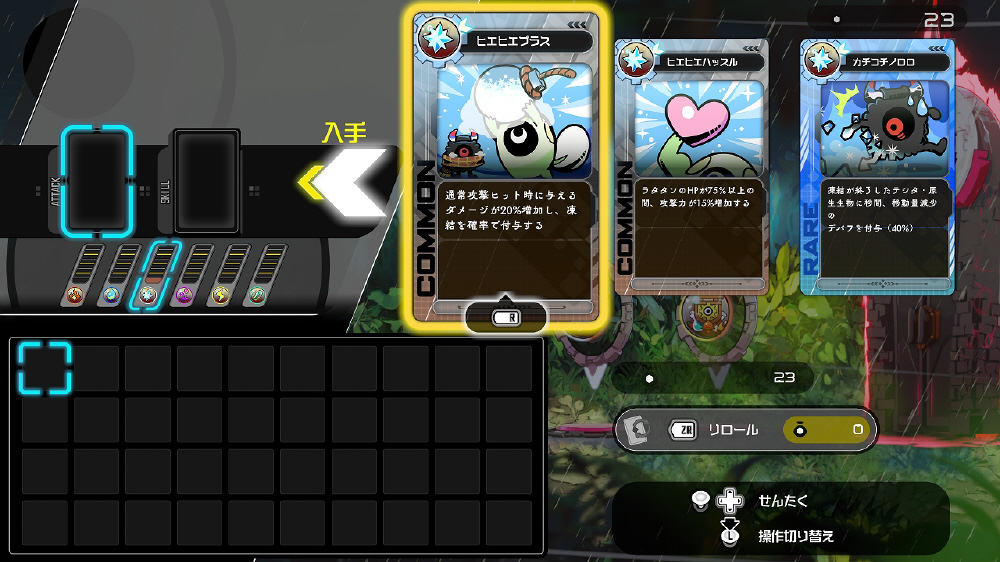The image size is (1000, 562).
Task: Pick the rare カチコチノロロ card
Action: (x=877, y=166)
